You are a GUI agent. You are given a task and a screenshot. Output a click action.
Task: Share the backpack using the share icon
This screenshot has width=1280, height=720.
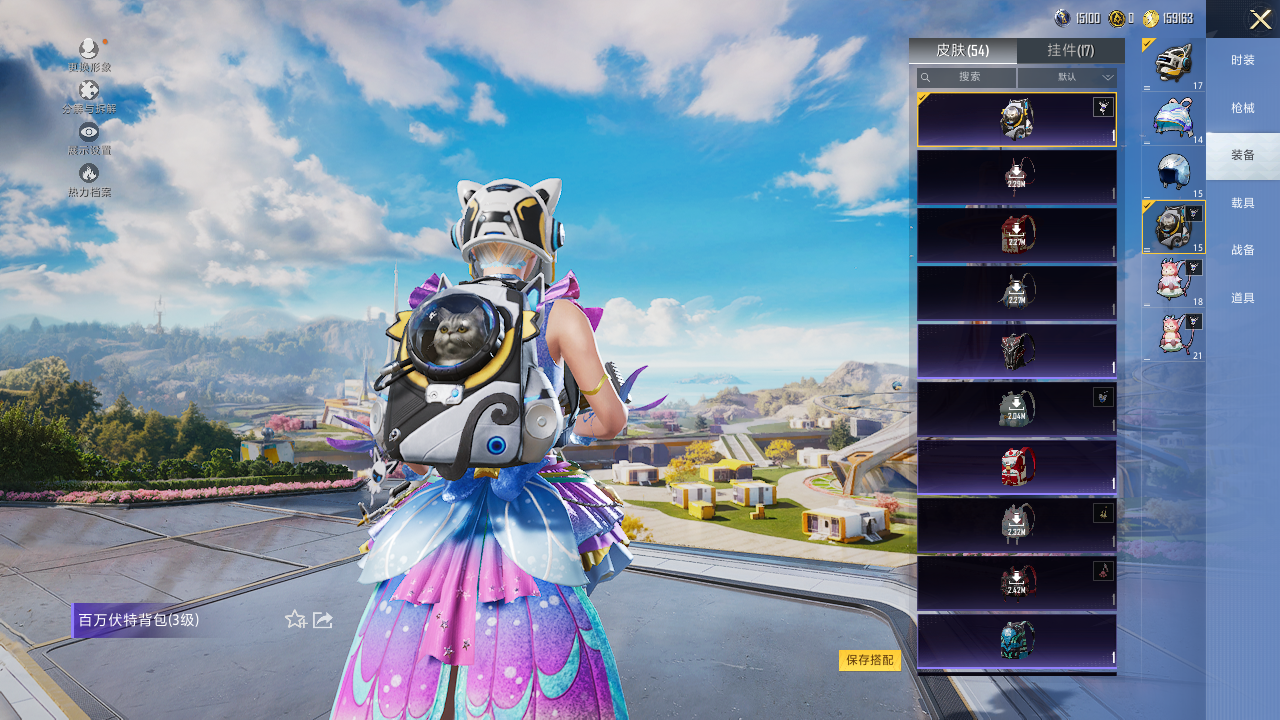click(323, 620)
